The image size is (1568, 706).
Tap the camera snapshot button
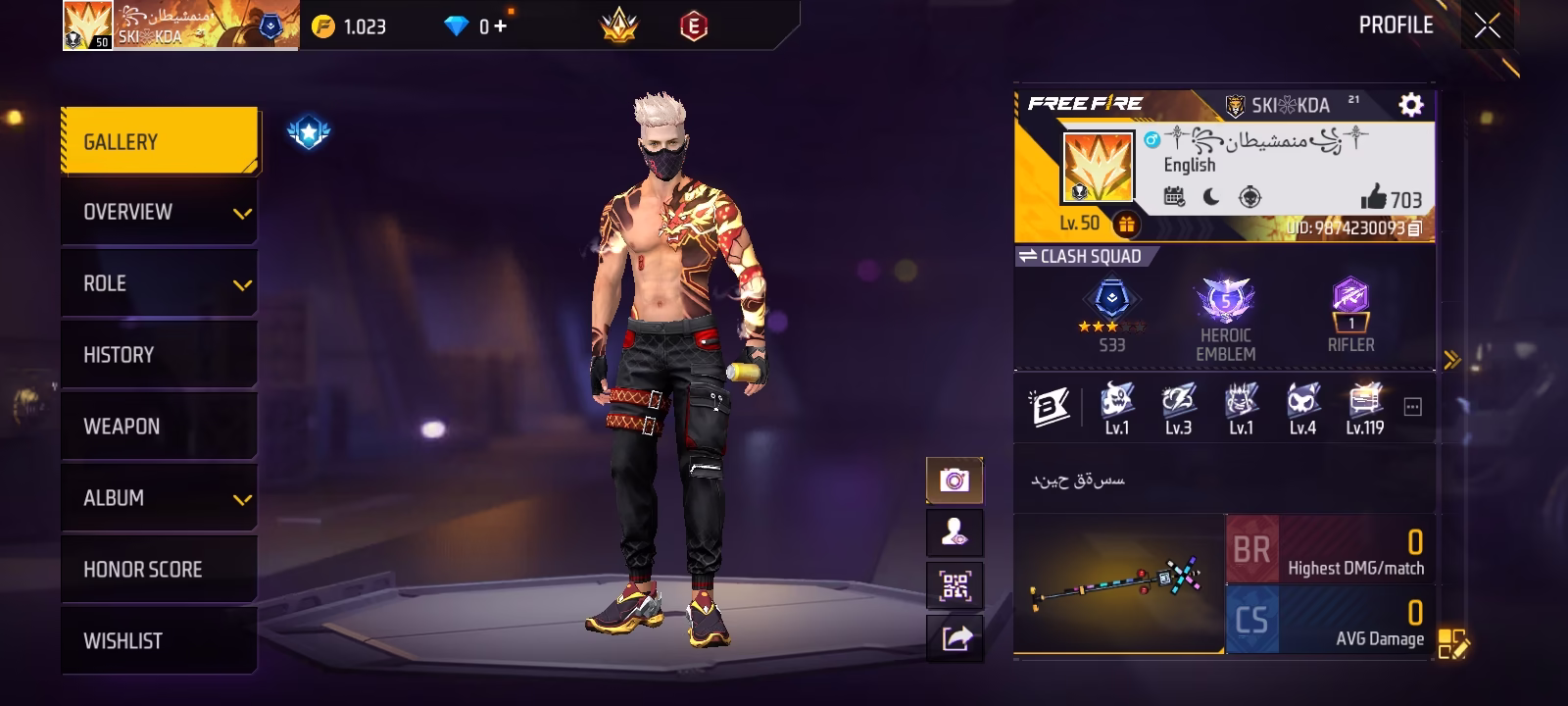[955, 480]
